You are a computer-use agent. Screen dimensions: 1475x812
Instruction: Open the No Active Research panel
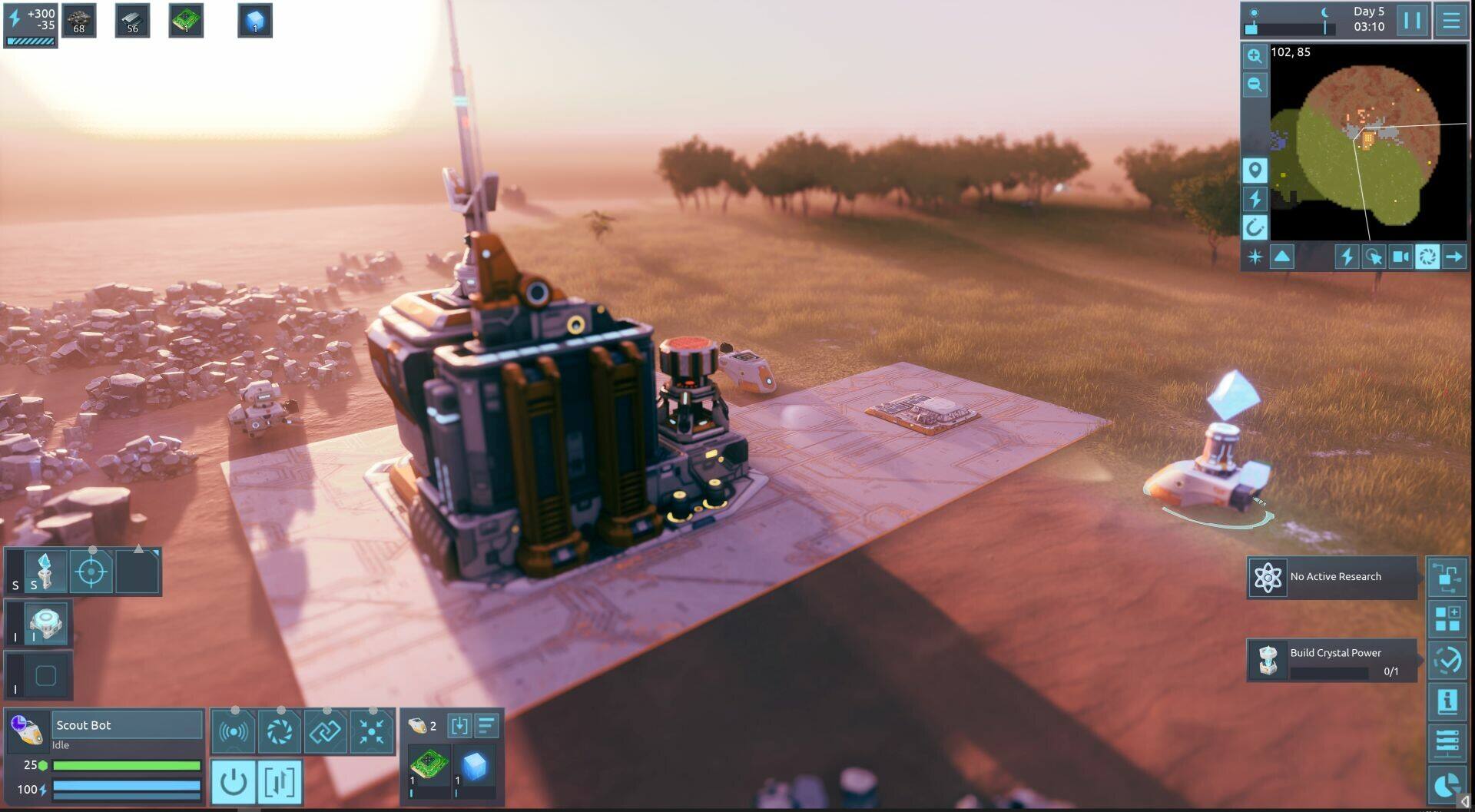point(1331,577)
